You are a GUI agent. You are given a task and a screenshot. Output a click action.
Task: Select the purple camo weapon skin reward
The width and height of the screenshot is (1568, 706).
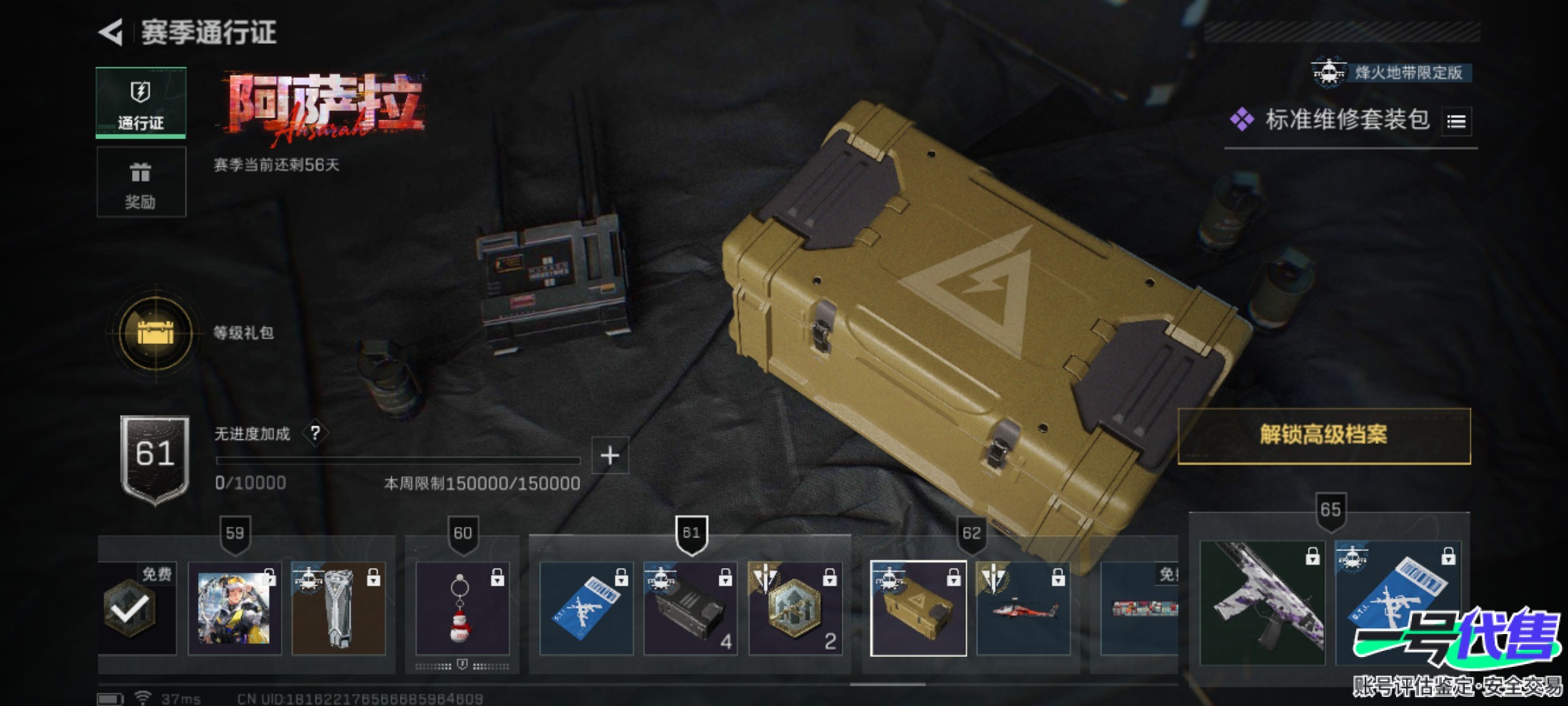[1262, 603]
